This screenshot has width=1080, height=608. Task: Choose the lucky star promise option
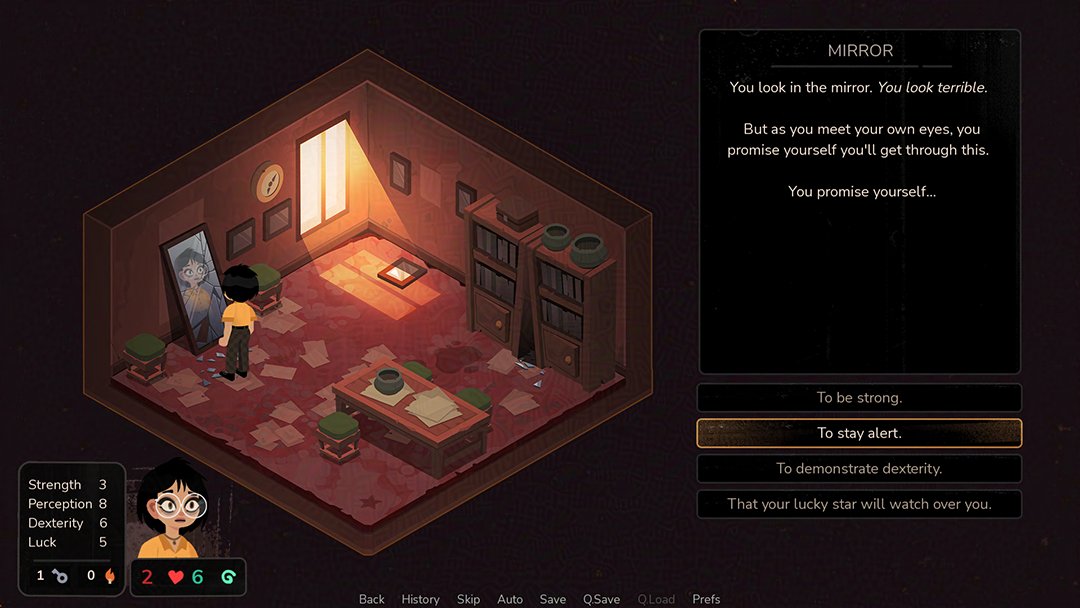859,504
